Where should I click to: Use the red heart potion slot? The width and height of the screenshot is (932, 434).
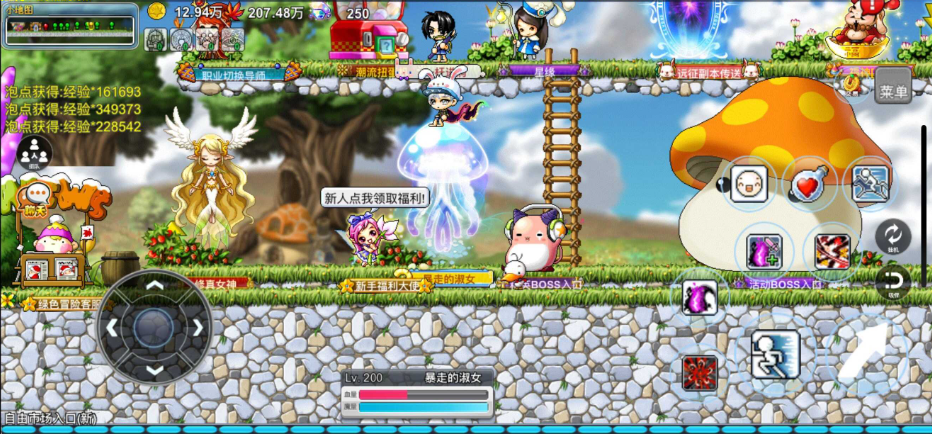coord(808,185)
